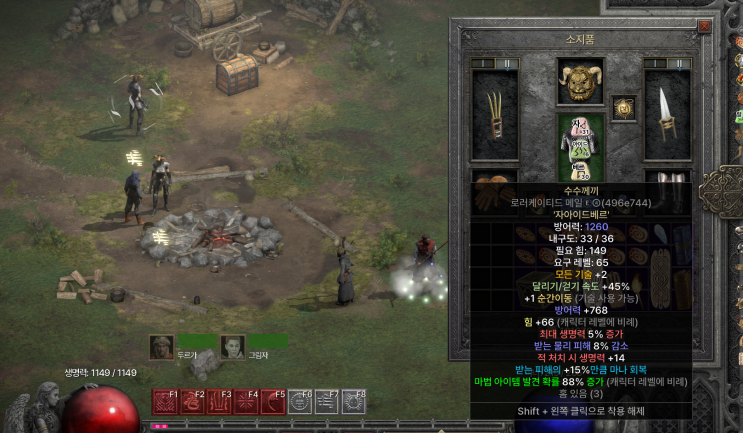The width and height of the screenshot is (743, 433).
Task: Pick the equipped gold amulet
Action: point(624,107)
